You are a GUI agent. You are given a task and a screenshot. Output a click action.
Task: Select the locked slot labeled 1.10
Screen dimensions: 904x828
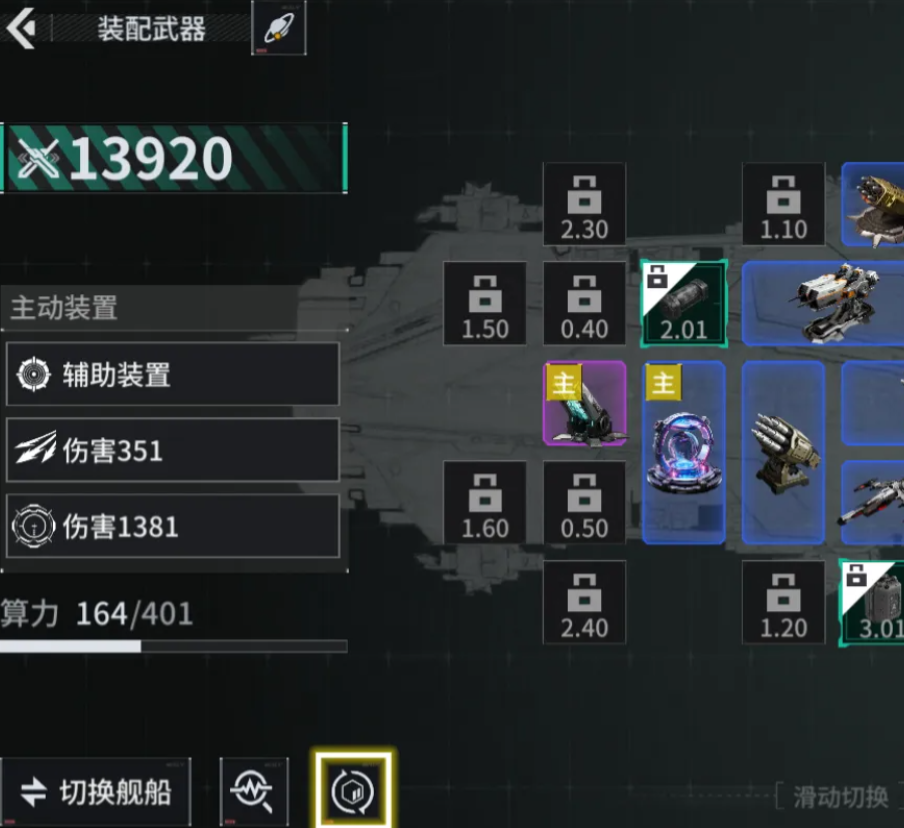(x=783, y=204)
